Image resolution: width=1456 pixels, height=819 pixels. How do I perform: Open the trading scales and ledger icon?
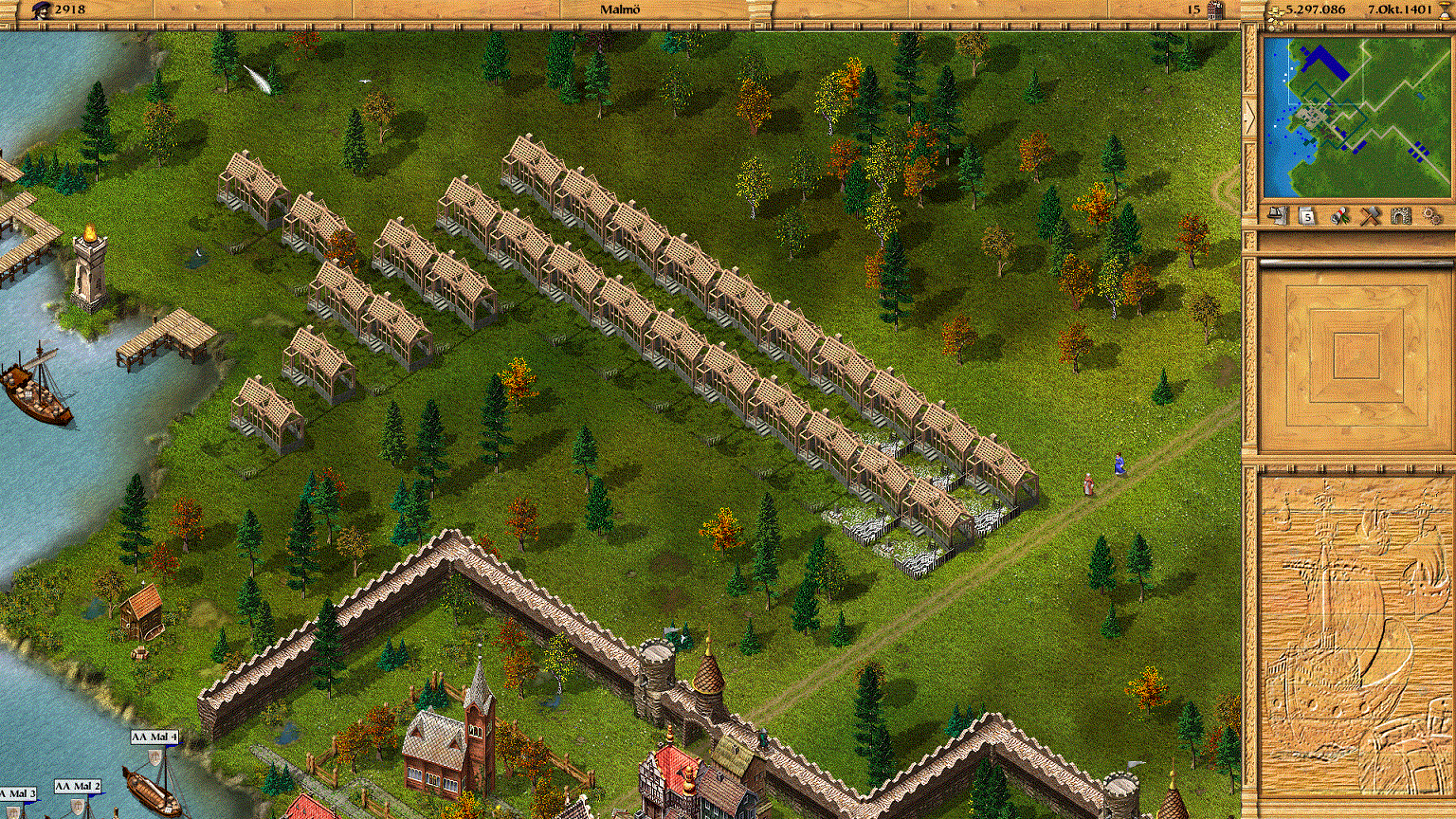coord(1277,216)
